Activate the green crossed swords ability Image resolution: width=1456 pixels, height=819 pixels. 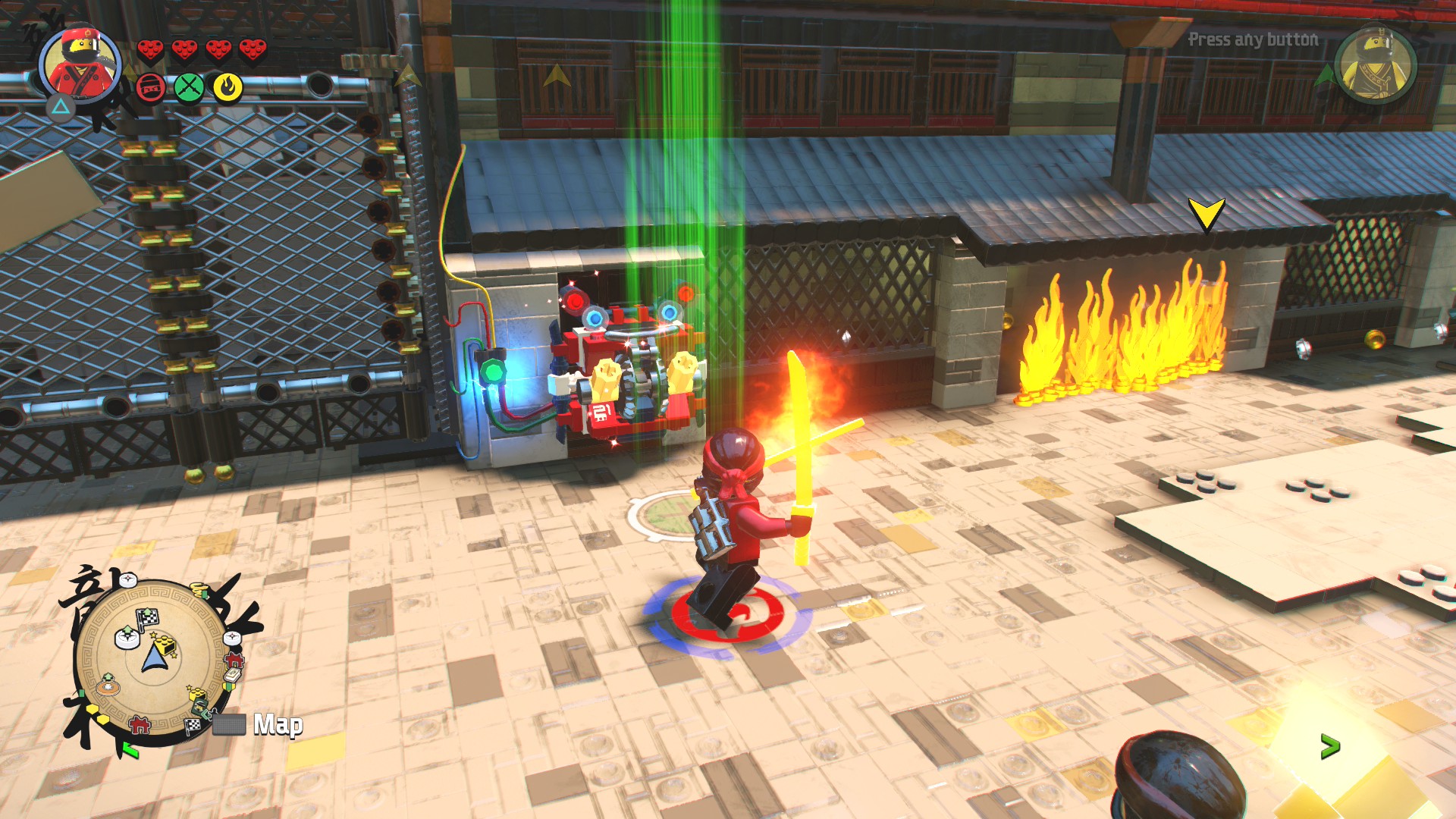pyautogui.click(x=189, y=88)
